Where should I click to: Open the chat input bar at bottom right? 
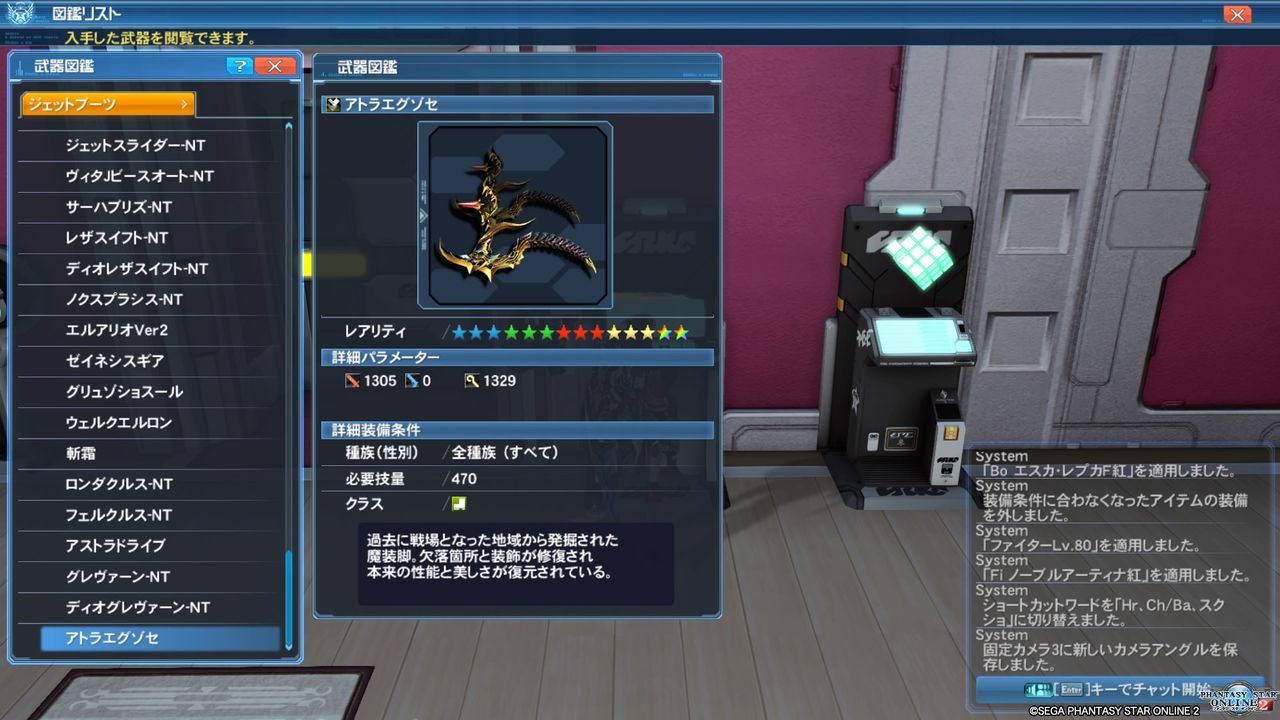1120,689
